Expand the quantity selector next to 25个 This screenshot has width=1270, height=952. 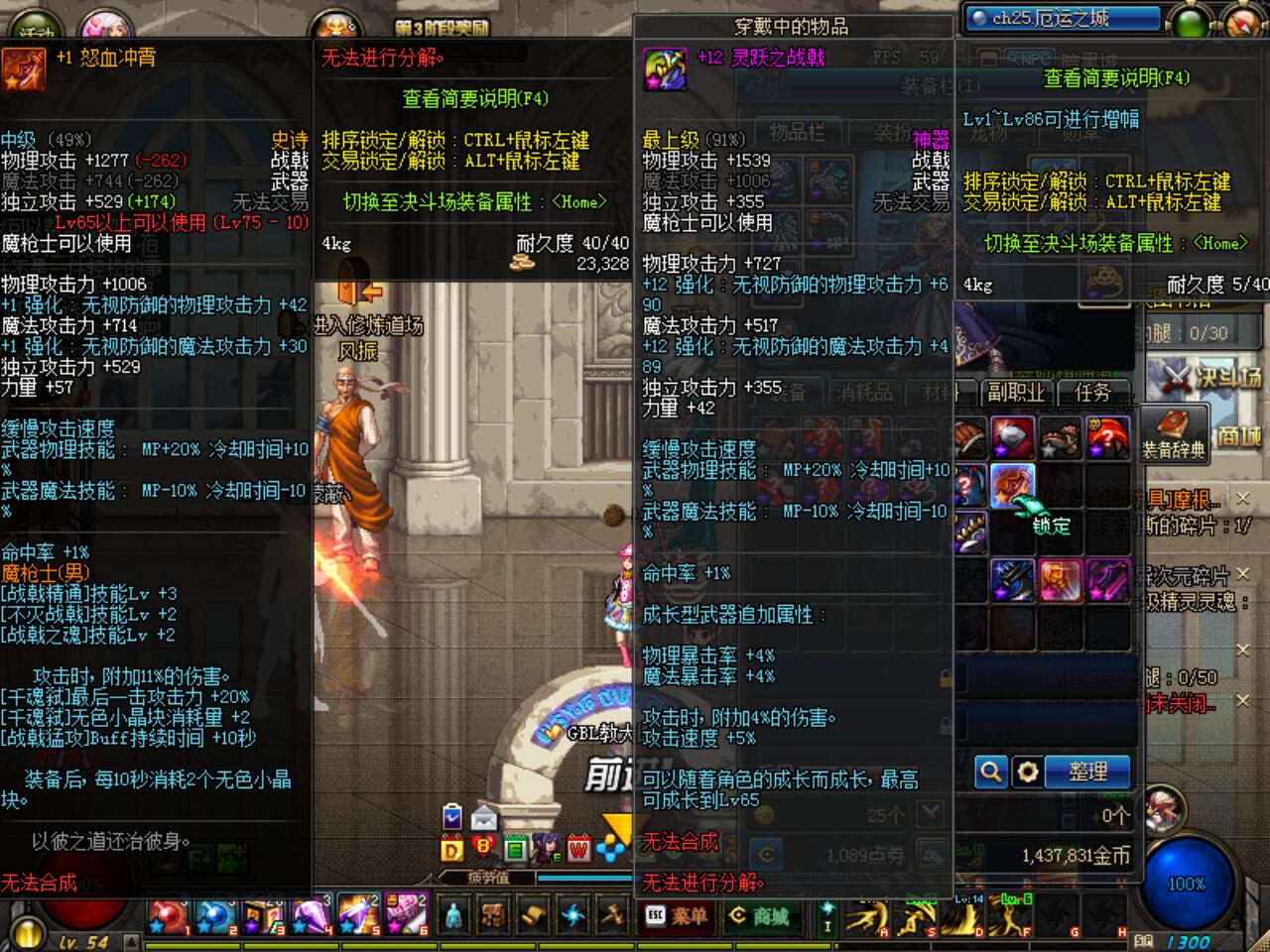click(930, 814)
